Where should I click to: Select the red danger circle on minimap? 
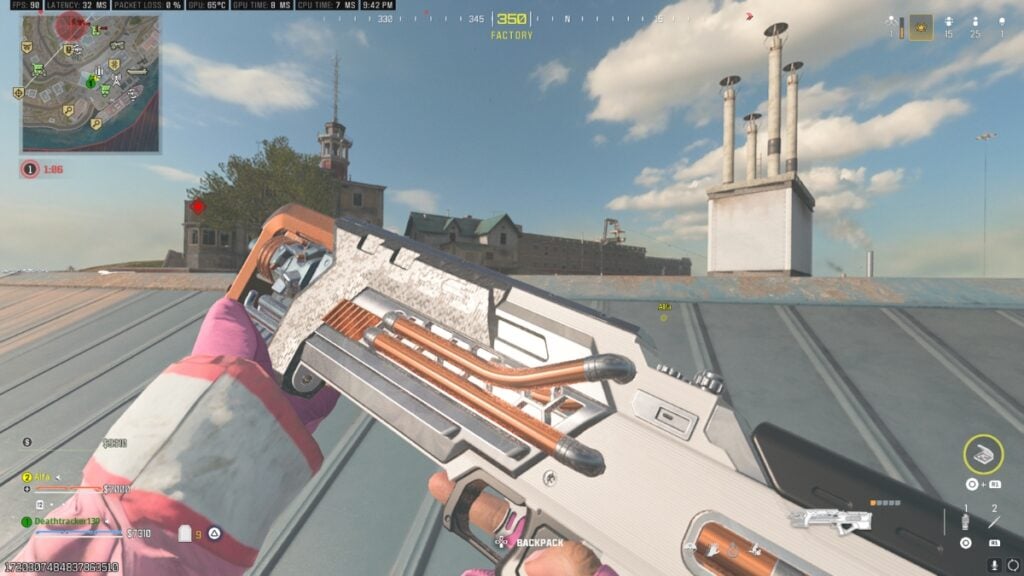[70, 26]
